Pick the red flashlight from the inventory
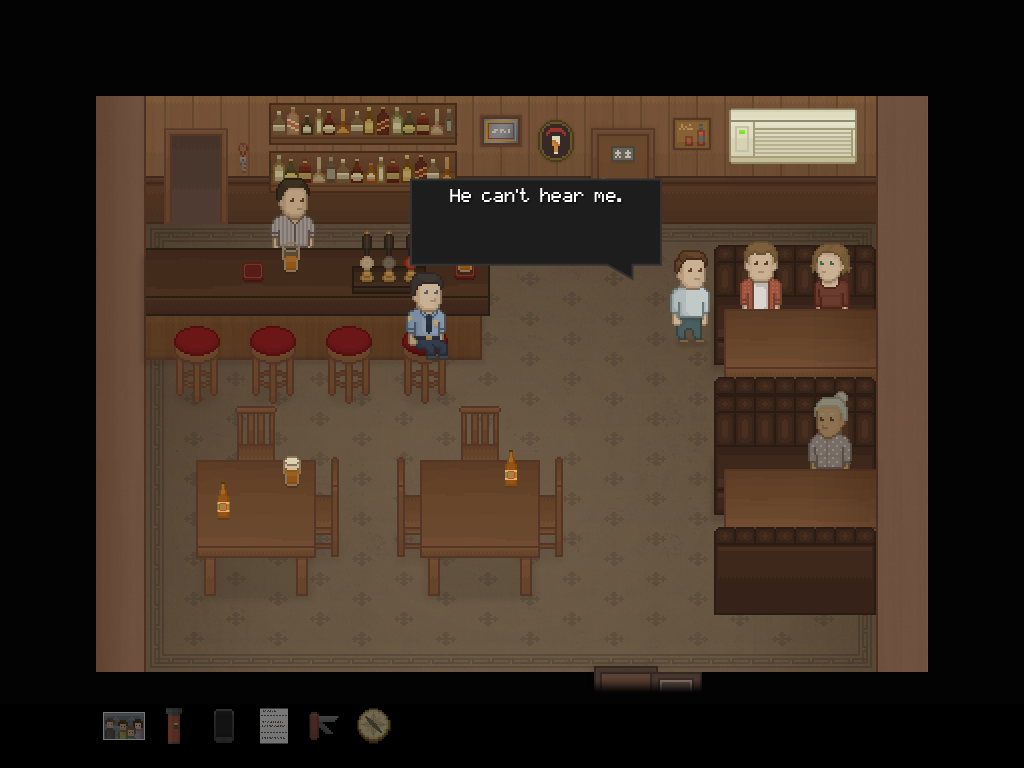This screenshot has width=1024, height=768. [x=174, y=726]
